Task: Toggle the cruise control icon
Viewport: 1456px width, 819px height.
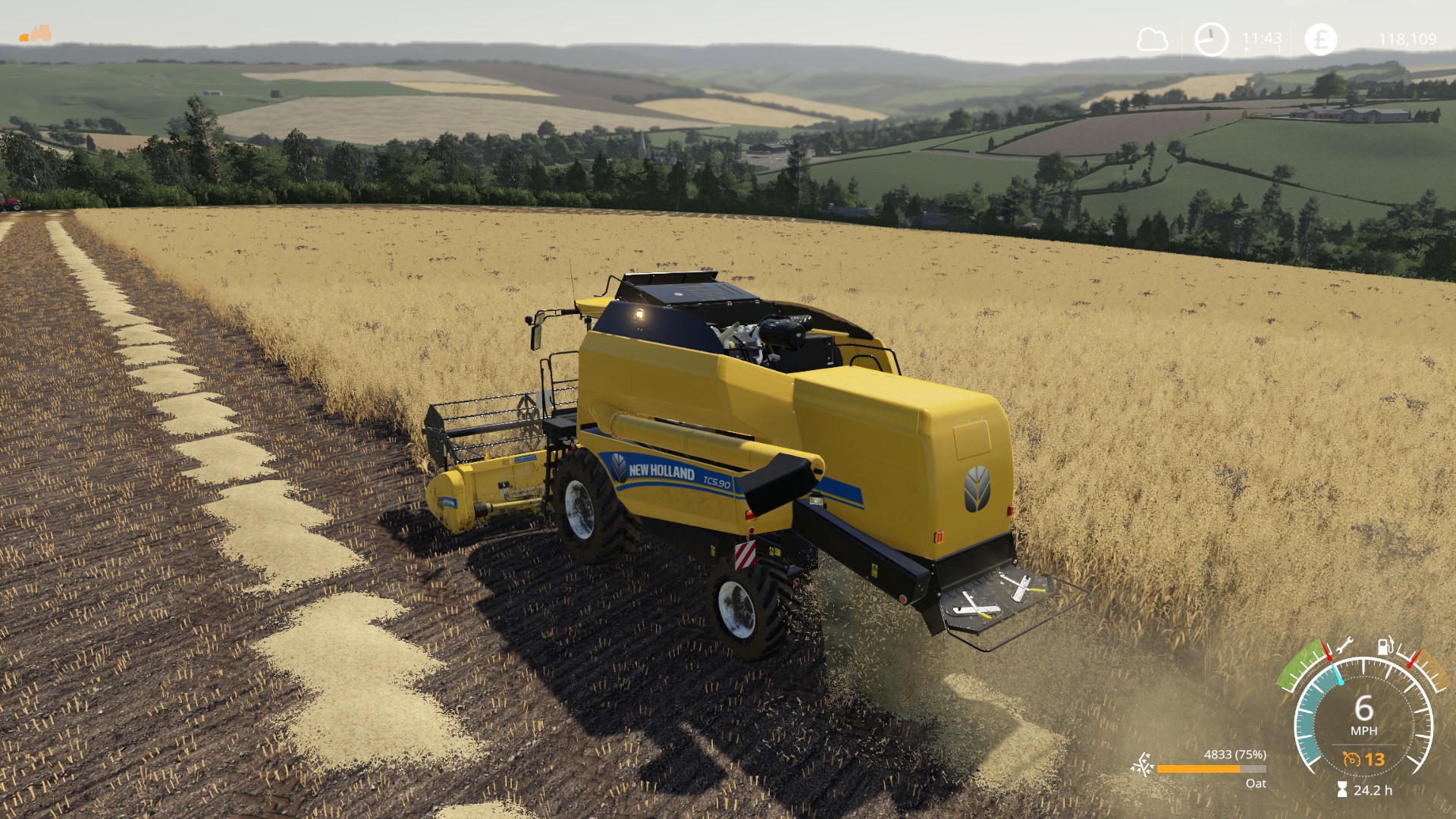Action: coord(1351,759)
